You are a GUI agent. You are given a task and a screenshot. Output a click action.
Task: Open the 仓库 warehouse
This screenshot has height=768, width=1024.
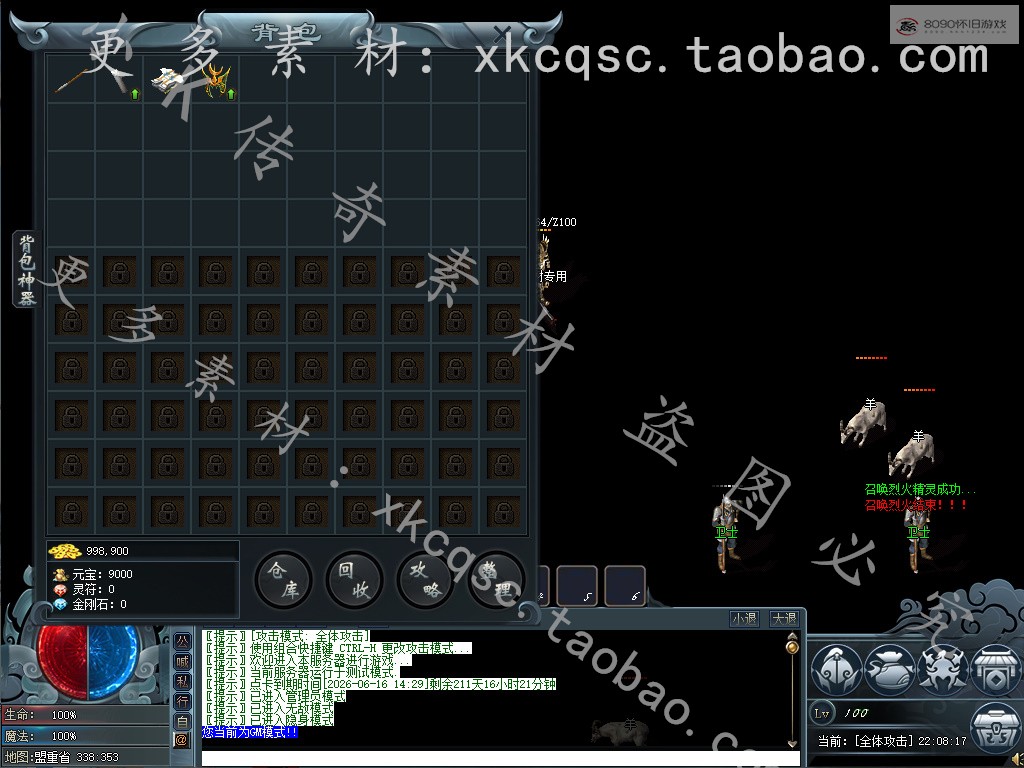tap(283, 579)
